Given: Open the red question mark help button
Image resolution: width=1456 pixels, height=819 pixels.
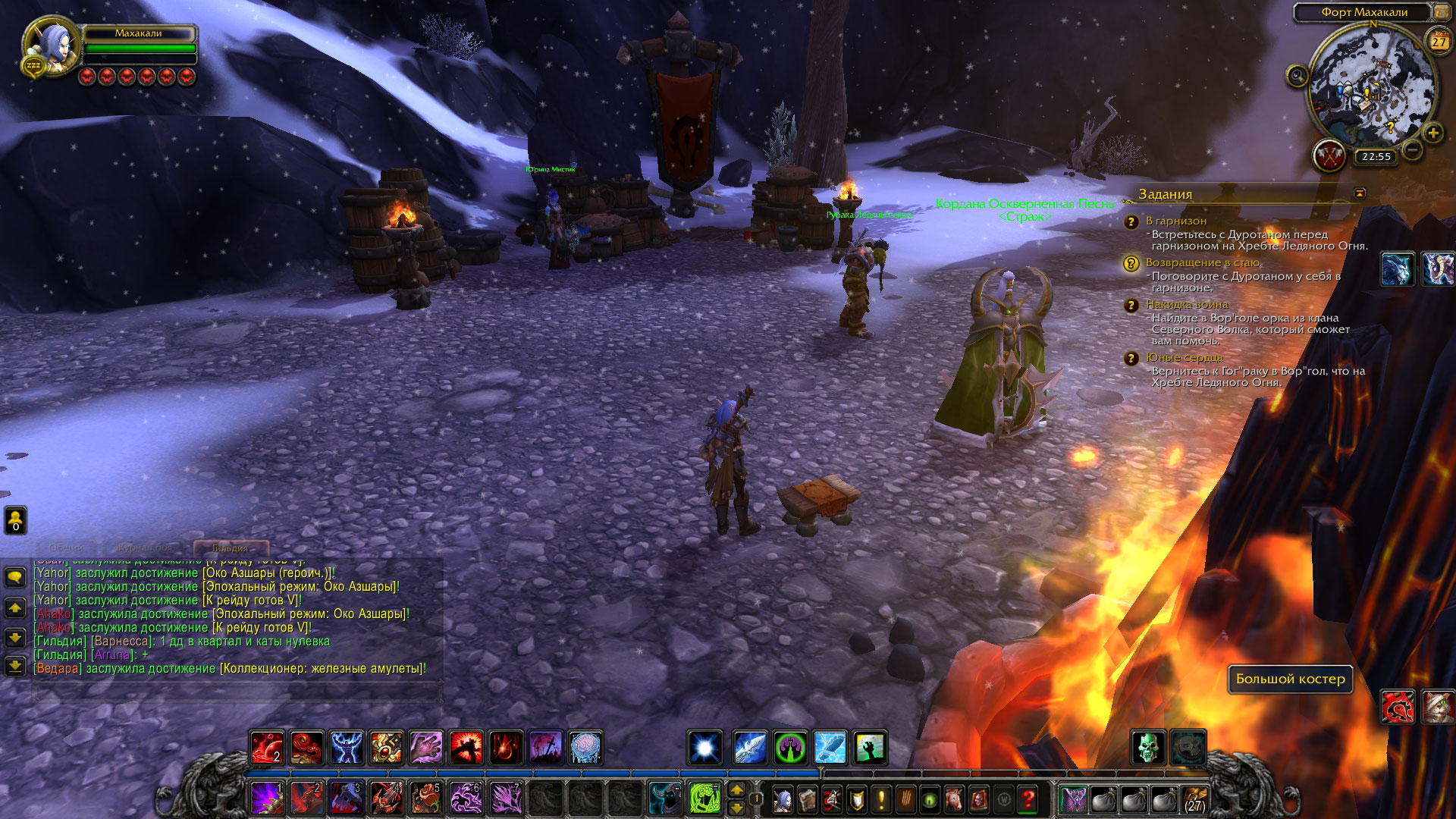Looking at the screenshot, I should [x=1028, y=799].
